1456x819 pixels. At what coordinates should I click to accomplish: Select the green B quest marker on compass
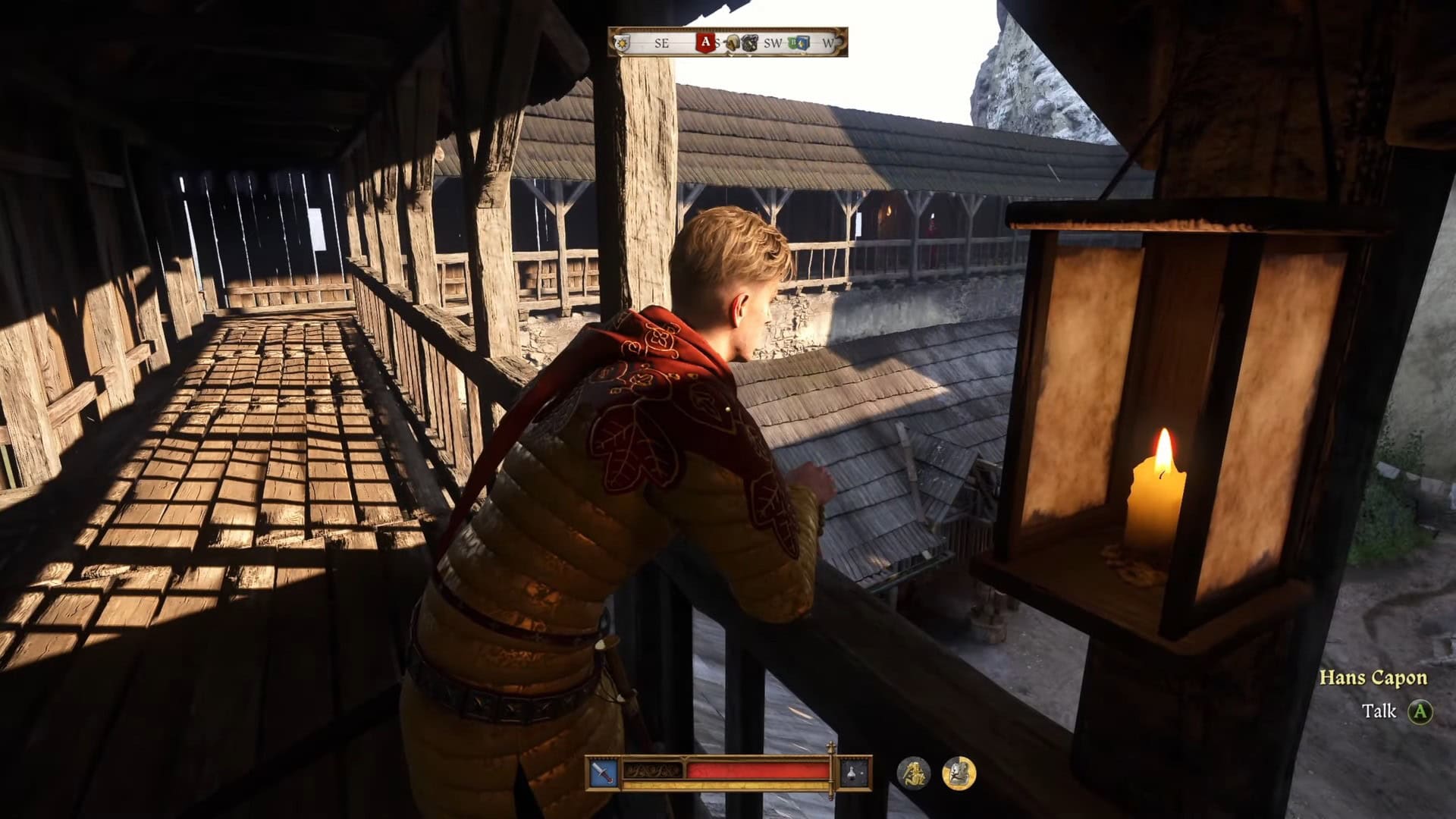point(793,43)
